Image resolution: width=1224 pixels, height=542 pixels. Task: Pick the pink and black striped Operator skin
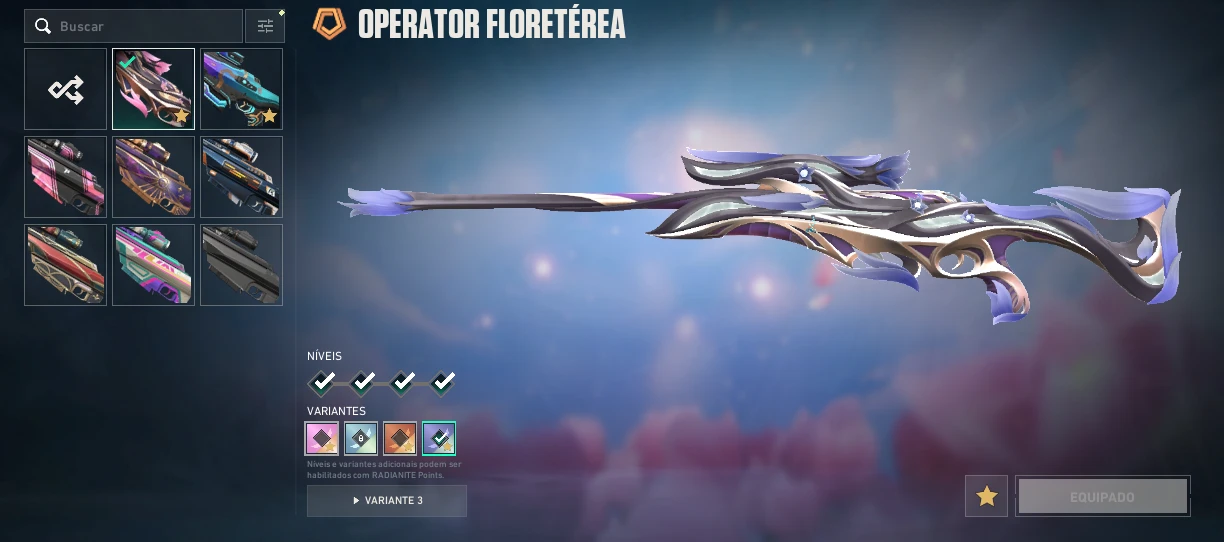click(66, 177)
